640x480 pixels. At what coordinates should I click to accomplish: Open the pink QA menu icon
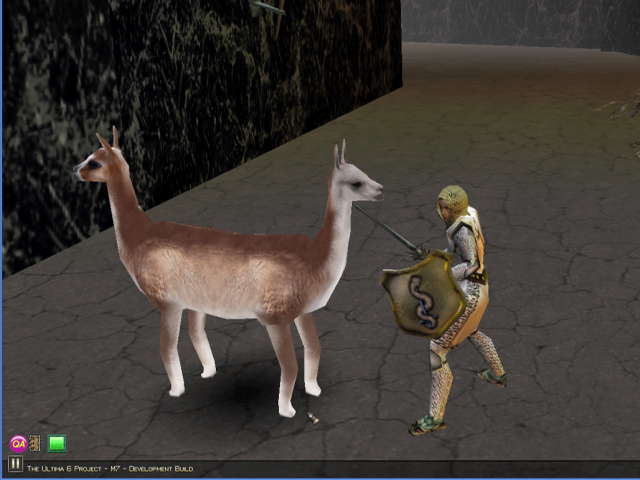coord(17,443)
